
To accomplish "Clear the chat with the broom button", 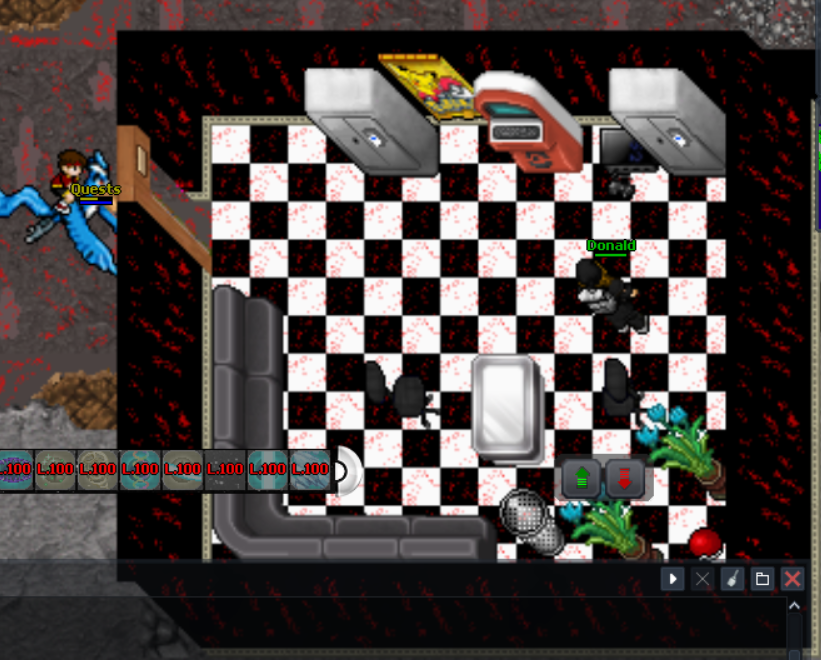I will (x=732, y=579).
